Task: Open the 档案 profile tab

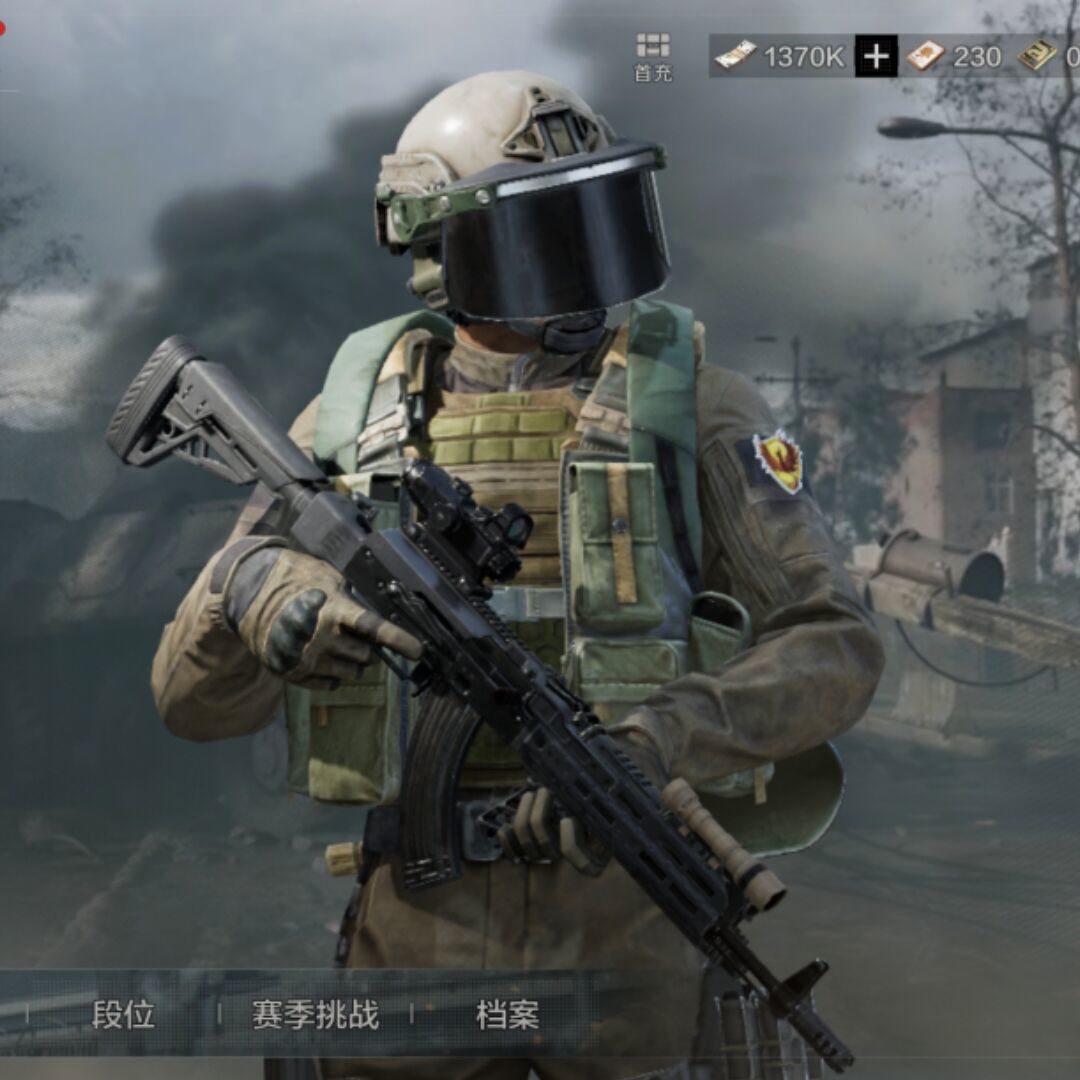Action: [507, 1015]
